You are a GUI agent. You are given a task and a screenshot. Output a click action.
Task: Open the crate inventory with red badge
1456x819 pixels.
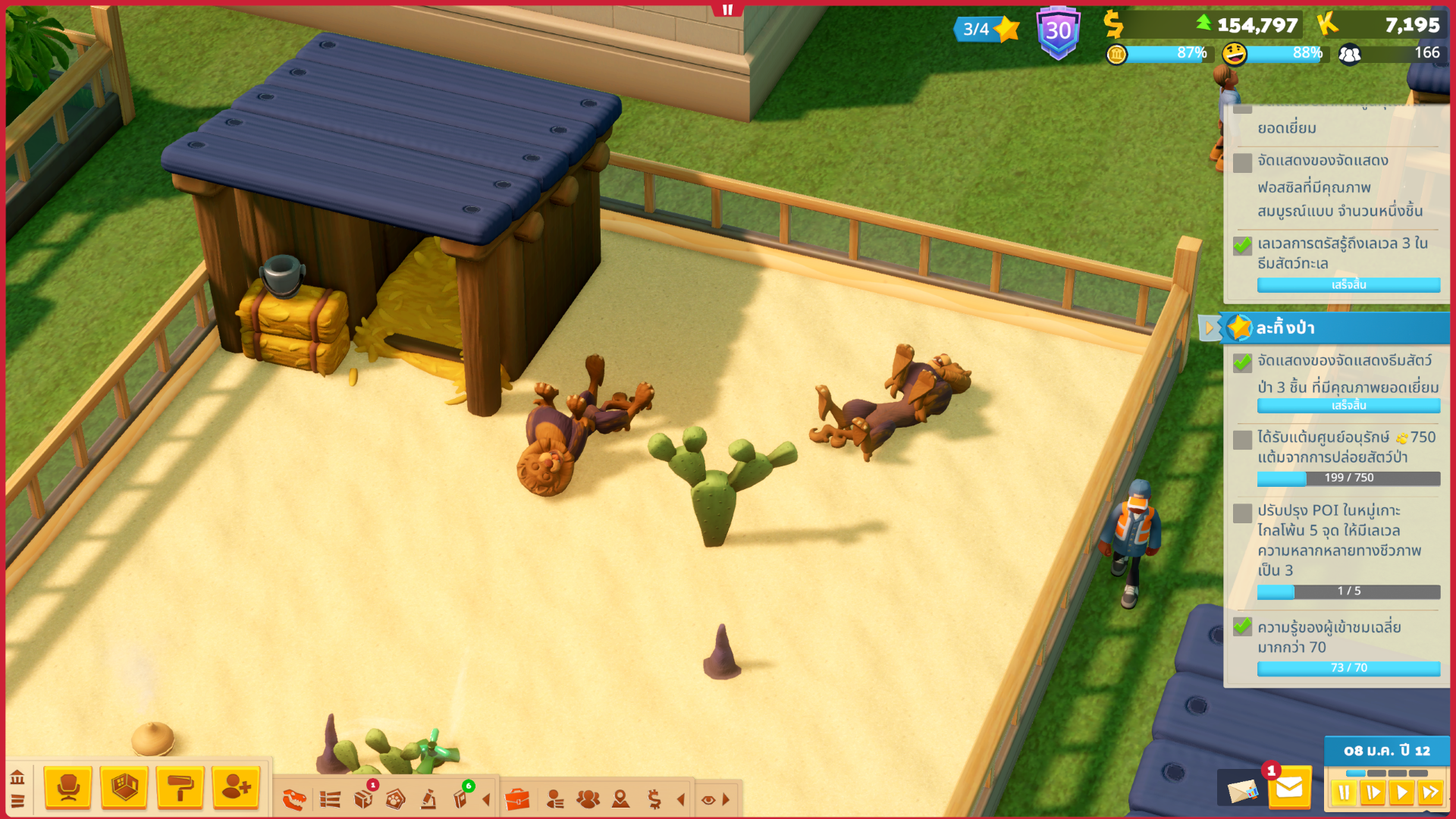[364, 799]
